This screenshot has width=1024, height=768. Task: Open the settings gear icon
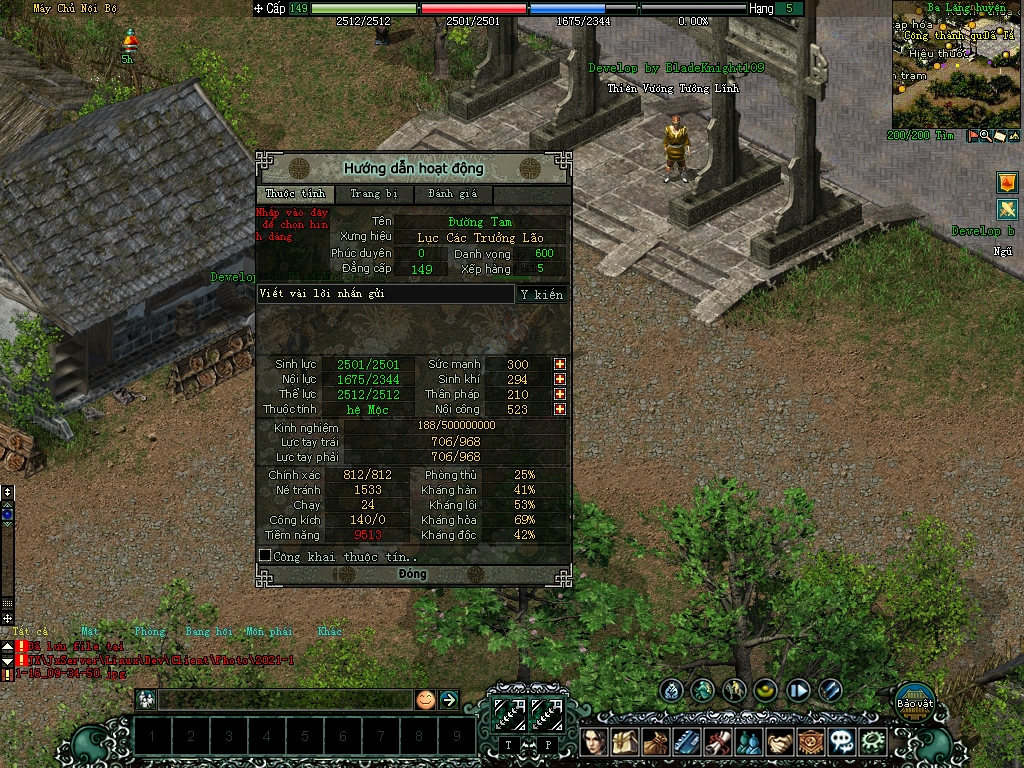click(874, 742)
